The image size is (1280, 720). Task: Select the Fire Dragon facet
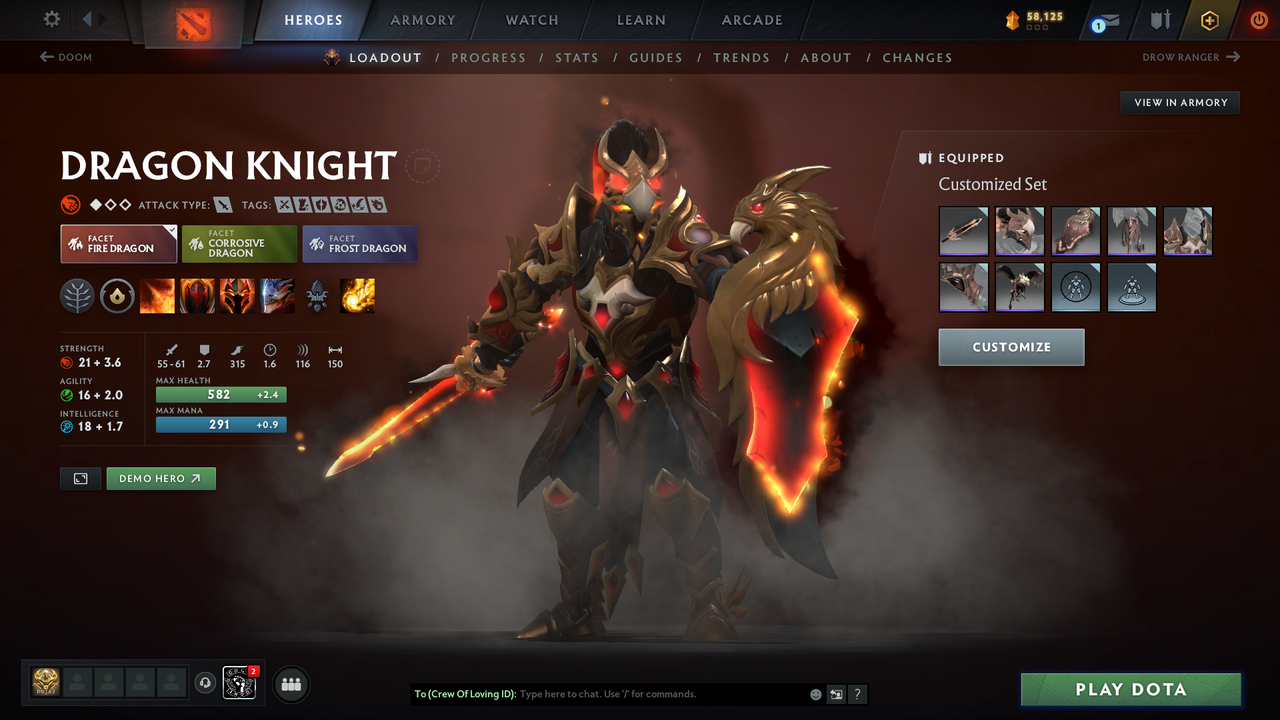click(118, 243)
